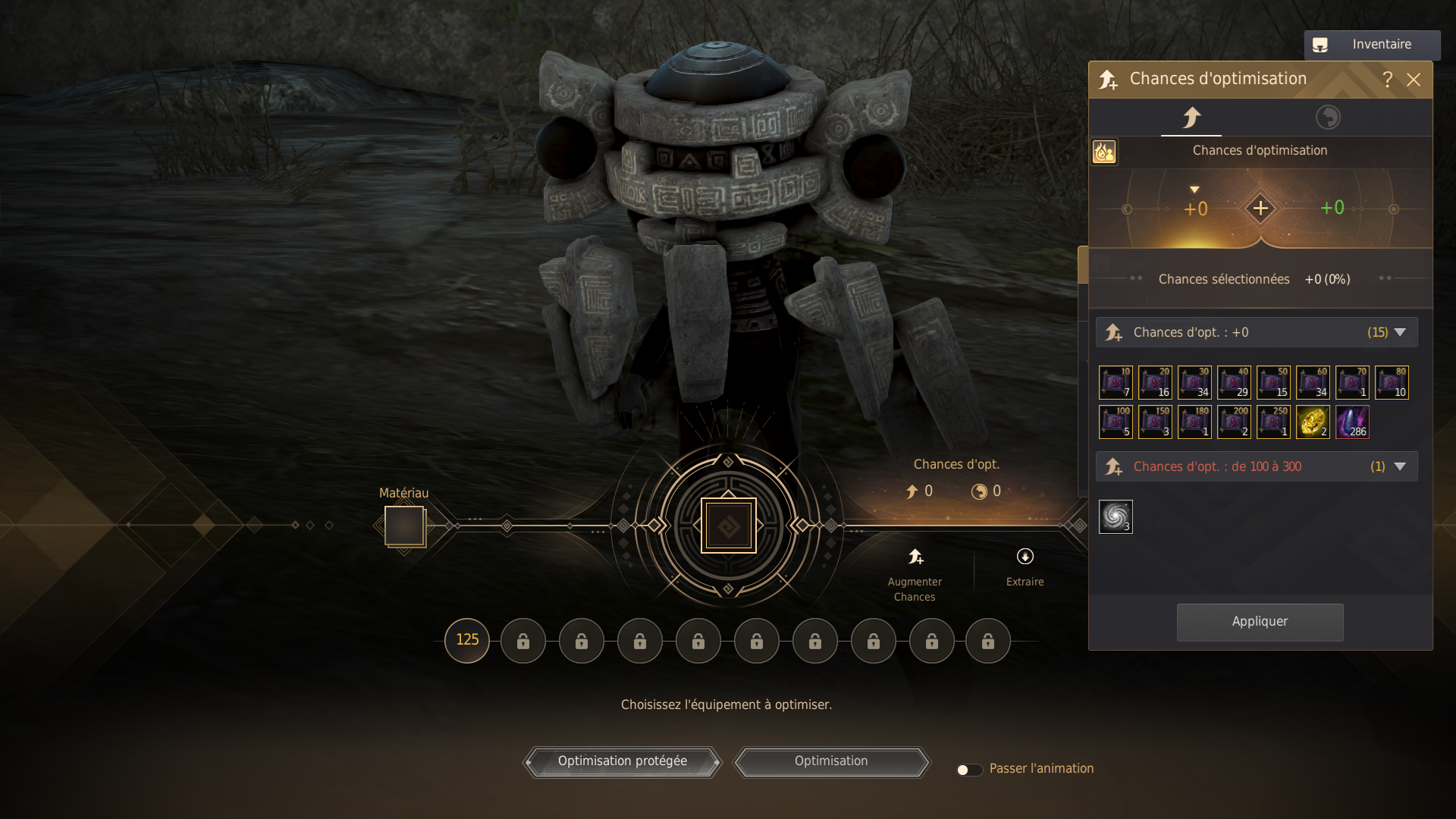Screen dimensions: 1456x819
Task: Close the Chances d'optimisation window
Action: coord(1414,80)
